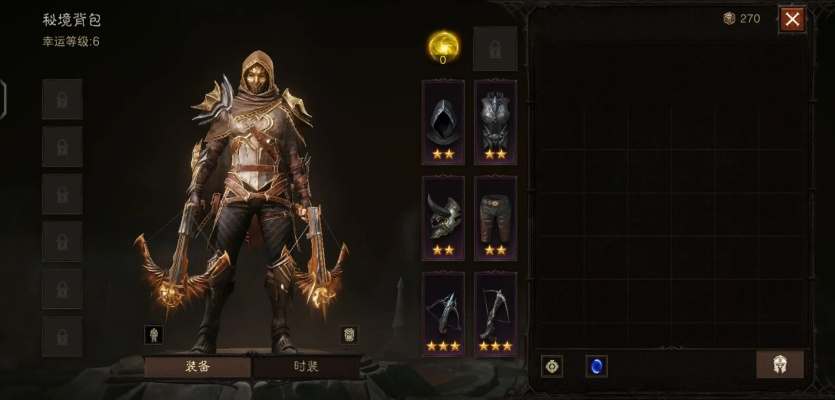Tap the locked slot beside the gold orb
This screenshot has height=400, width=835.
495,47
